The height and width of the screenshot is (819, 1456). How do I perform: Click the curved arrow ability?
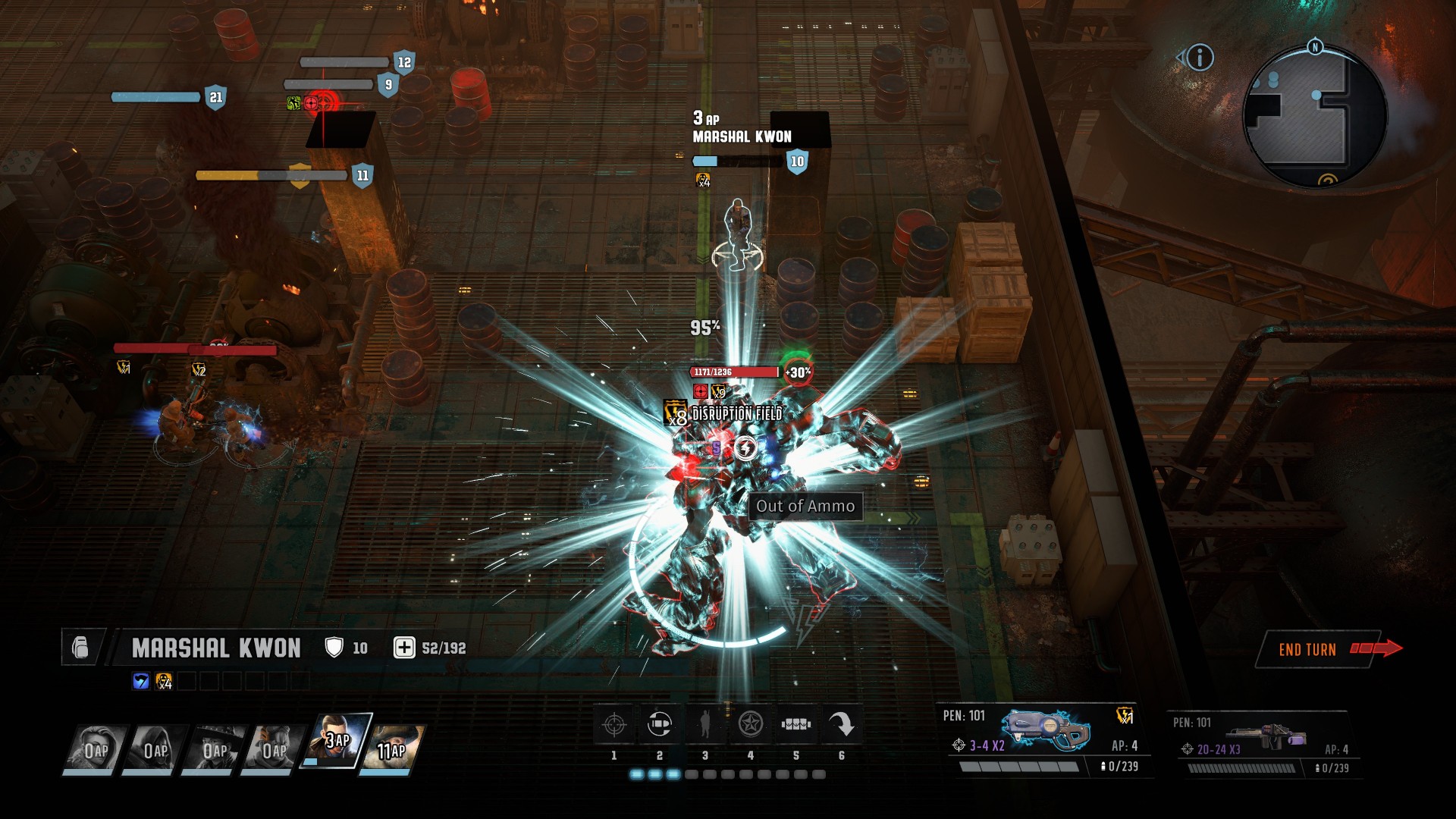pos(842,725)
